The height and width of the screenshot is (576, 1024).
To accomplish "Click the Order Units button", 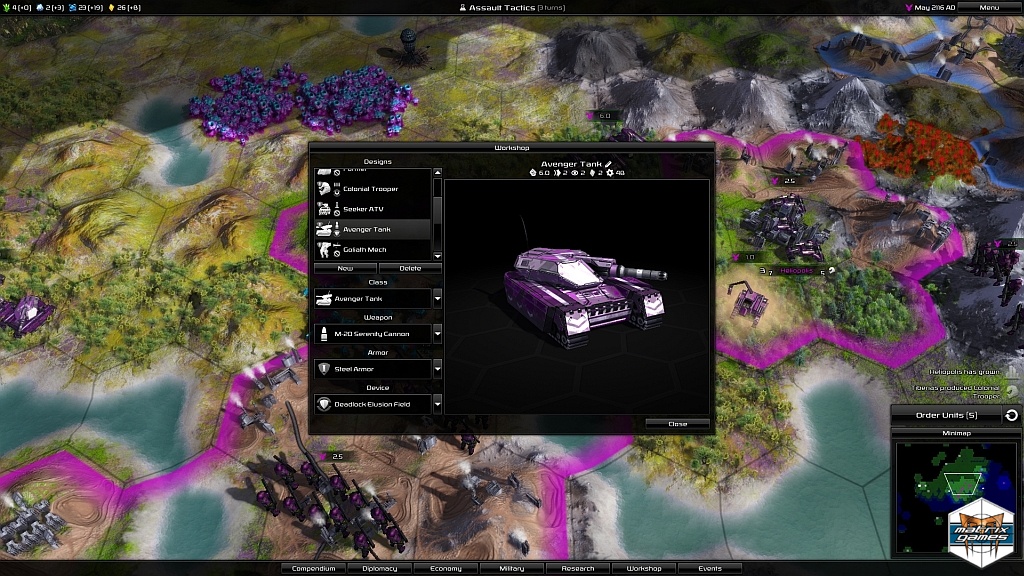I will 945,415.
